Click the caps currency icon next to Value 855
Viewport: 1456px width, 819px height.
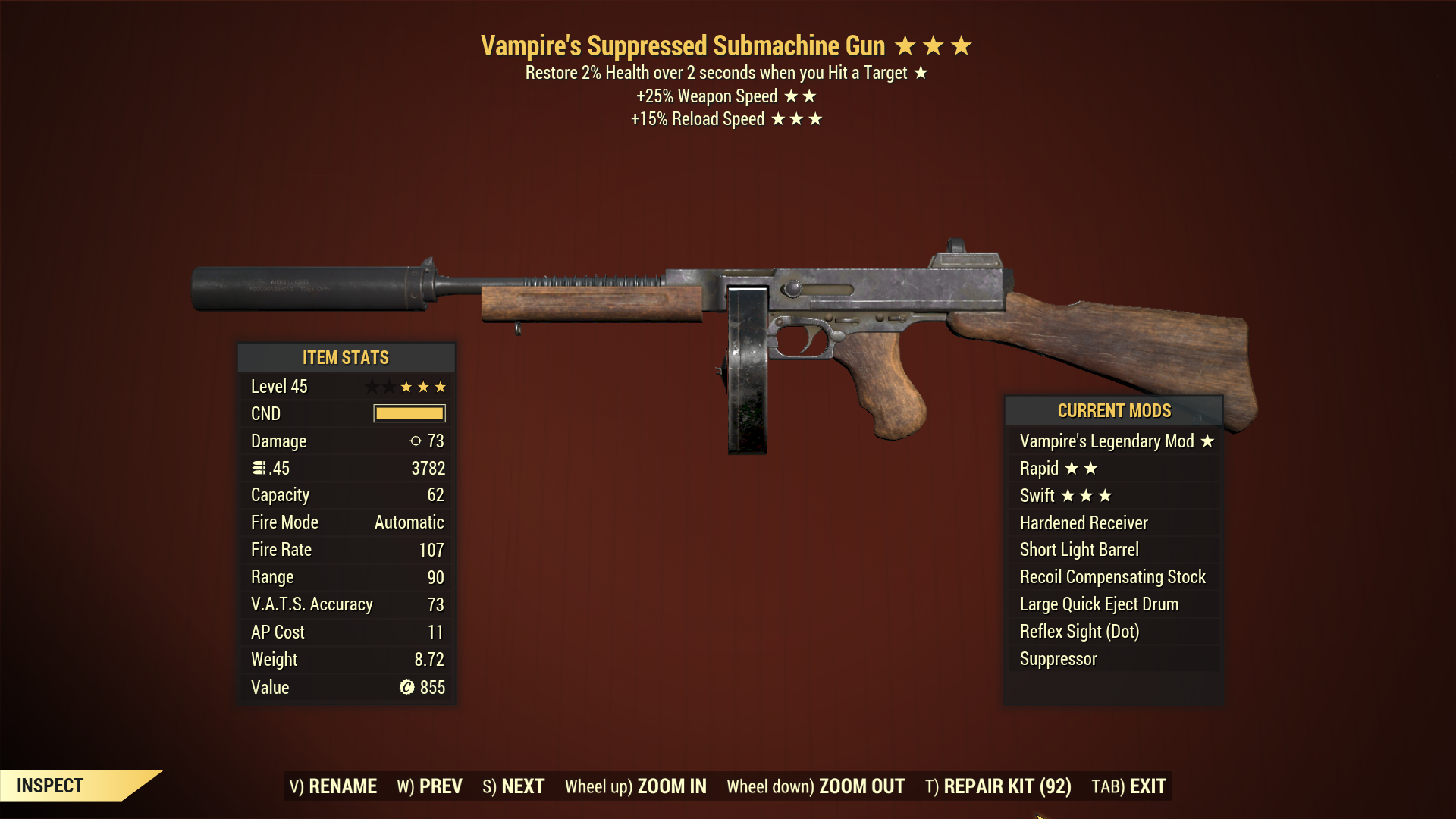[408, 687]
